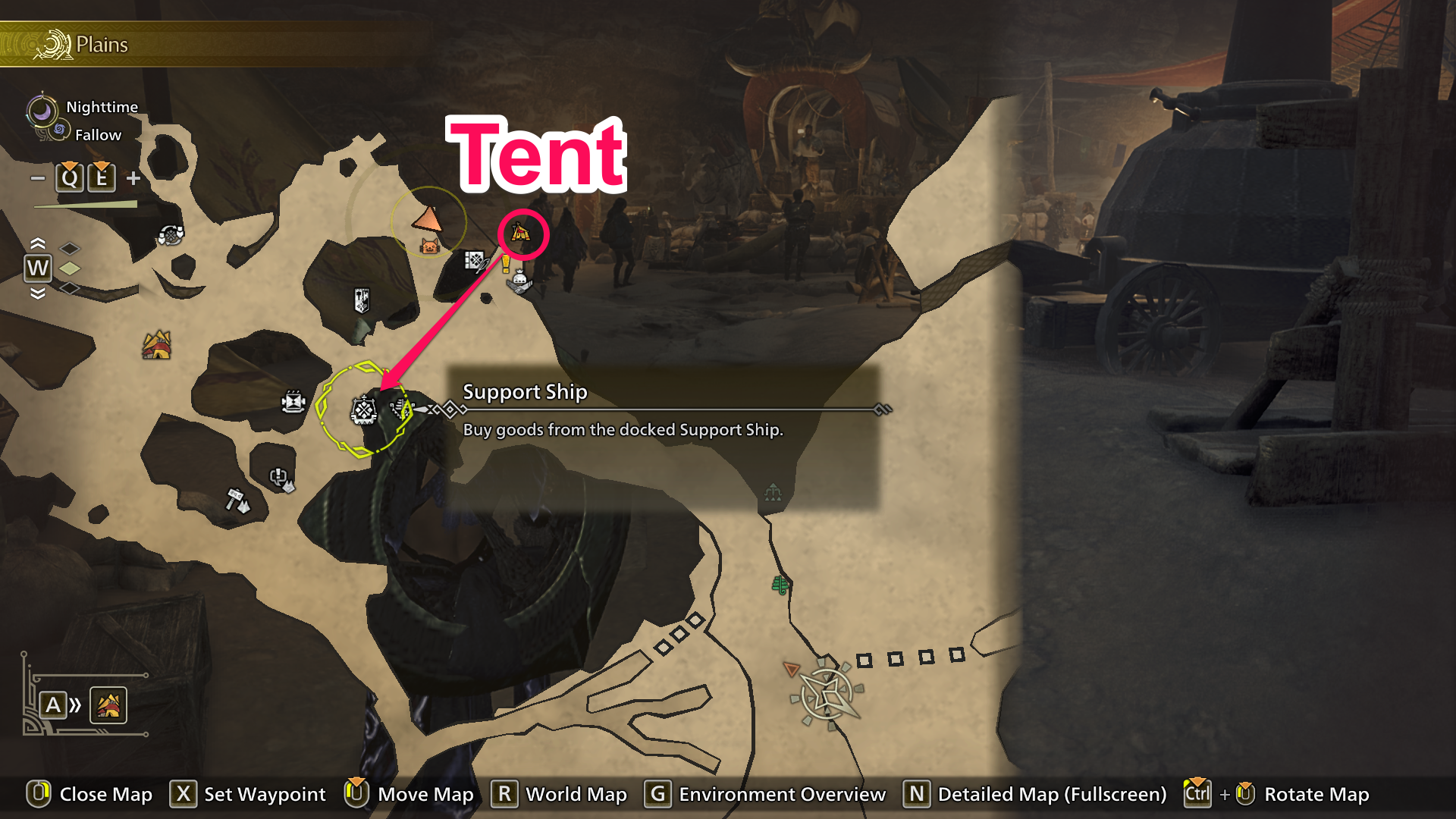Select the grill marker left of Support Ship

pyautogui.click(x=293, y=401)
